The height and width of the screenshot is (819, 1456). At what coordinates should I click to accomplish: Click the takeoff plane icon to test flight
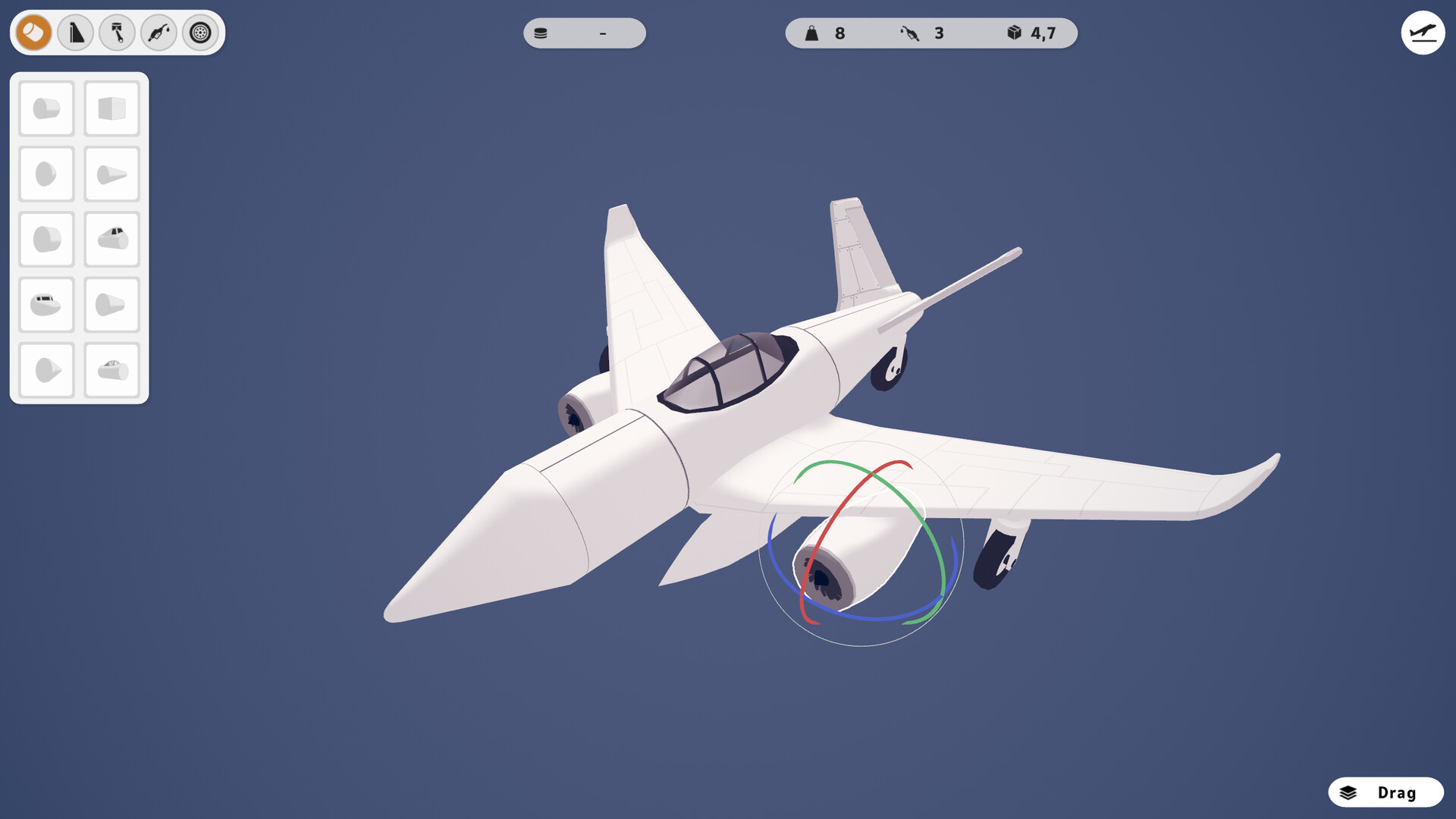click(x=1423, y=33)
